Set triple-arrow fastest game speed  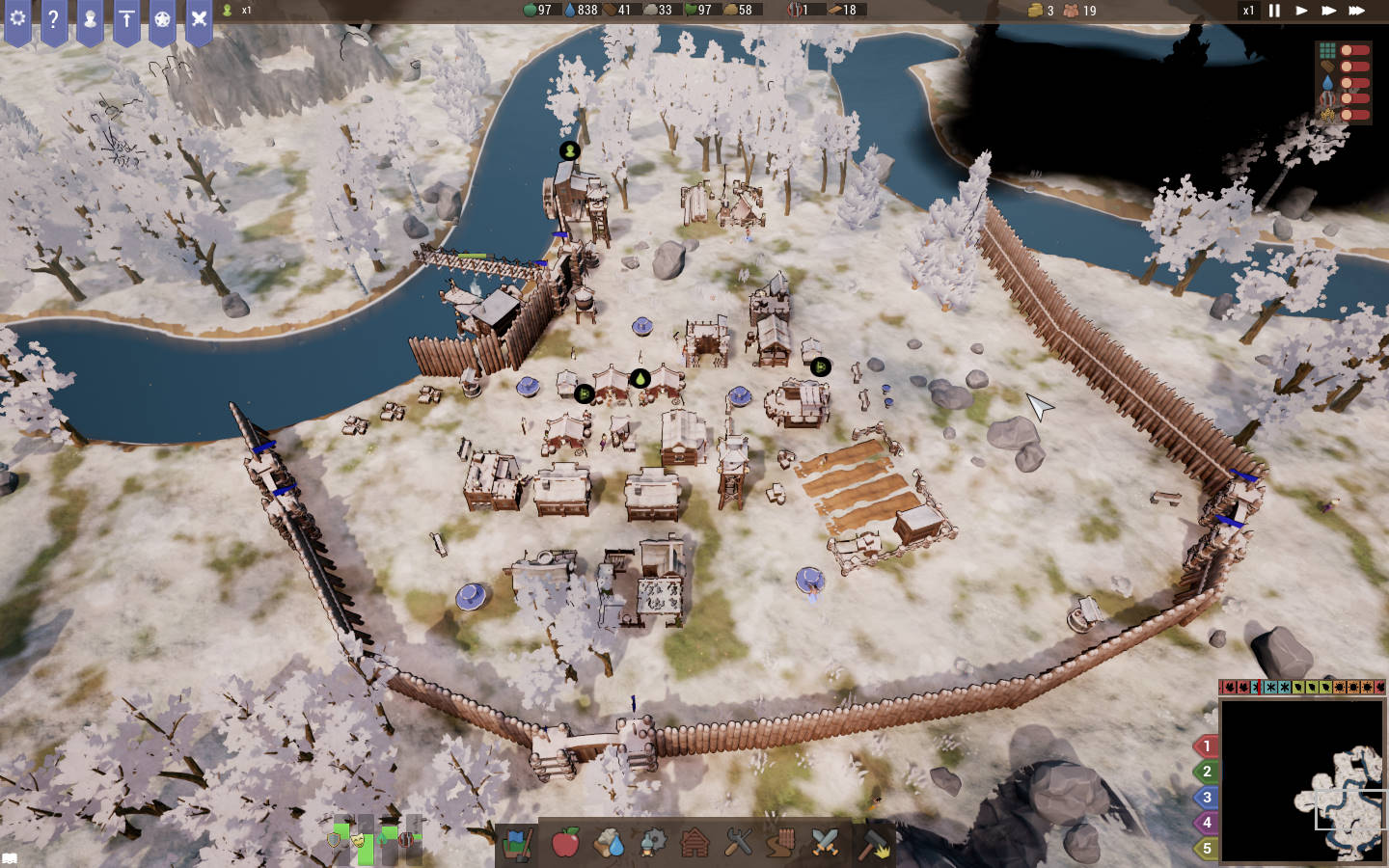pyautogui.click(x=1356, y=11)
